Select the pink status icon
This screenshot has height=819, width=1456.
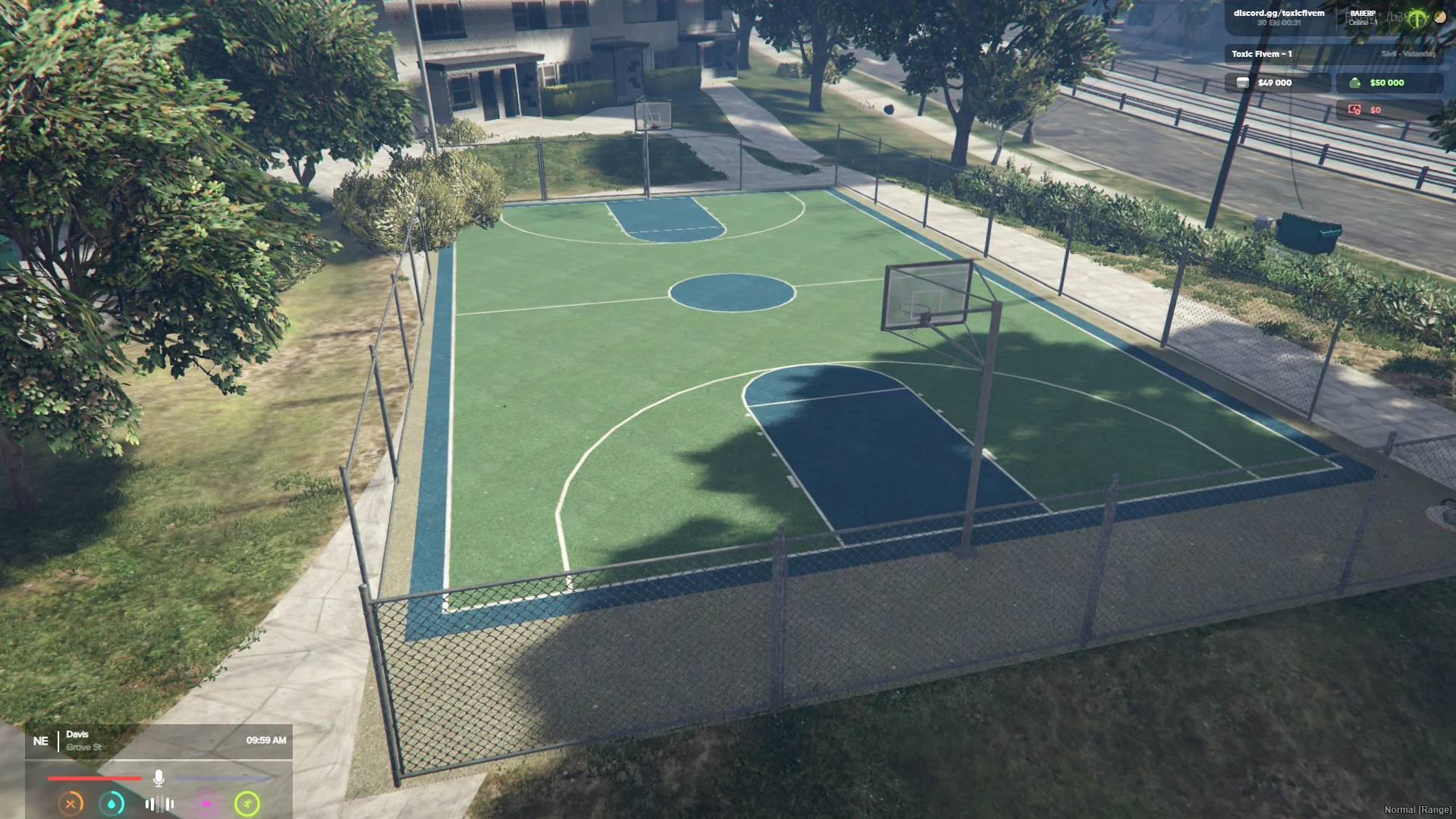pyautogui.click(x=206, y=804)
